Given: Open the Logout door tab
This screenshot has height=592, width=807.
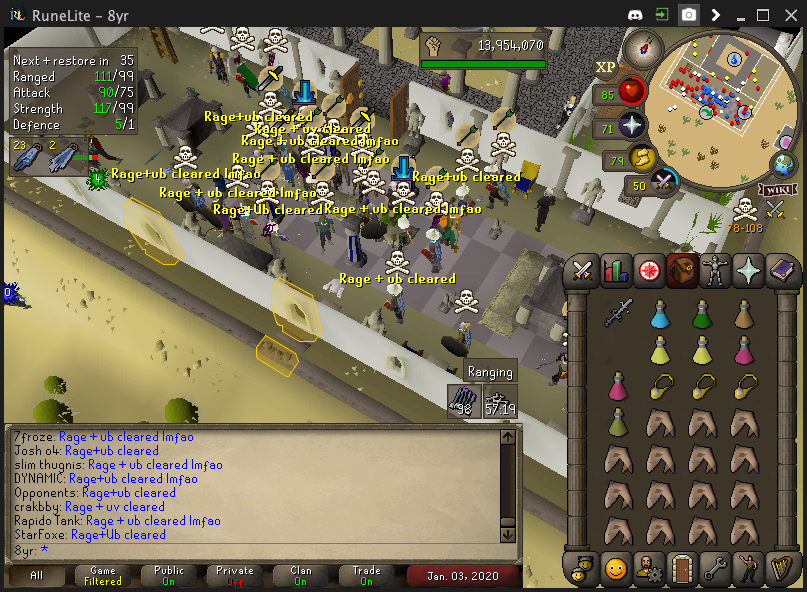Looking at the screenshot, I should (683, 569).
